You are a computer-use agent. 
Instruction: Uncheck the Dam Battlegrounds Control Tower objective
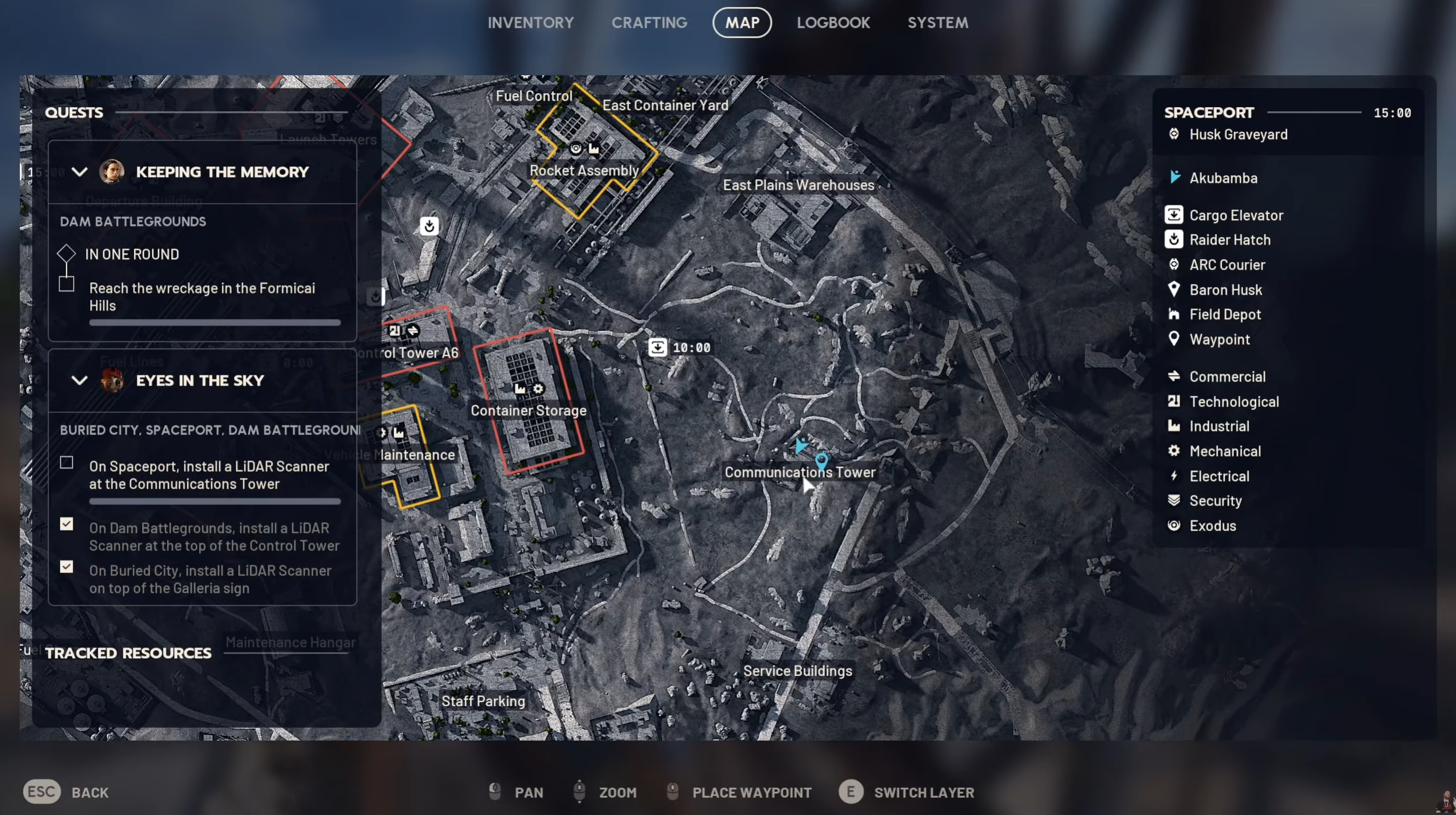[x=66, y=525]
